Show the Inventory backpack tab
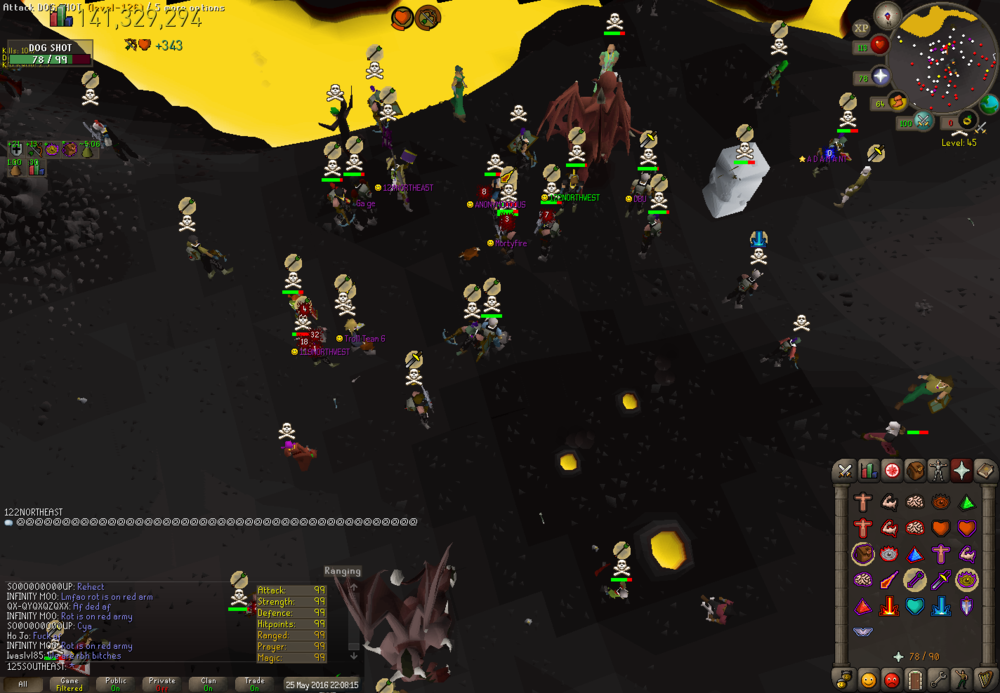This screenshot has height=693, width=1000. coord(914,470)
